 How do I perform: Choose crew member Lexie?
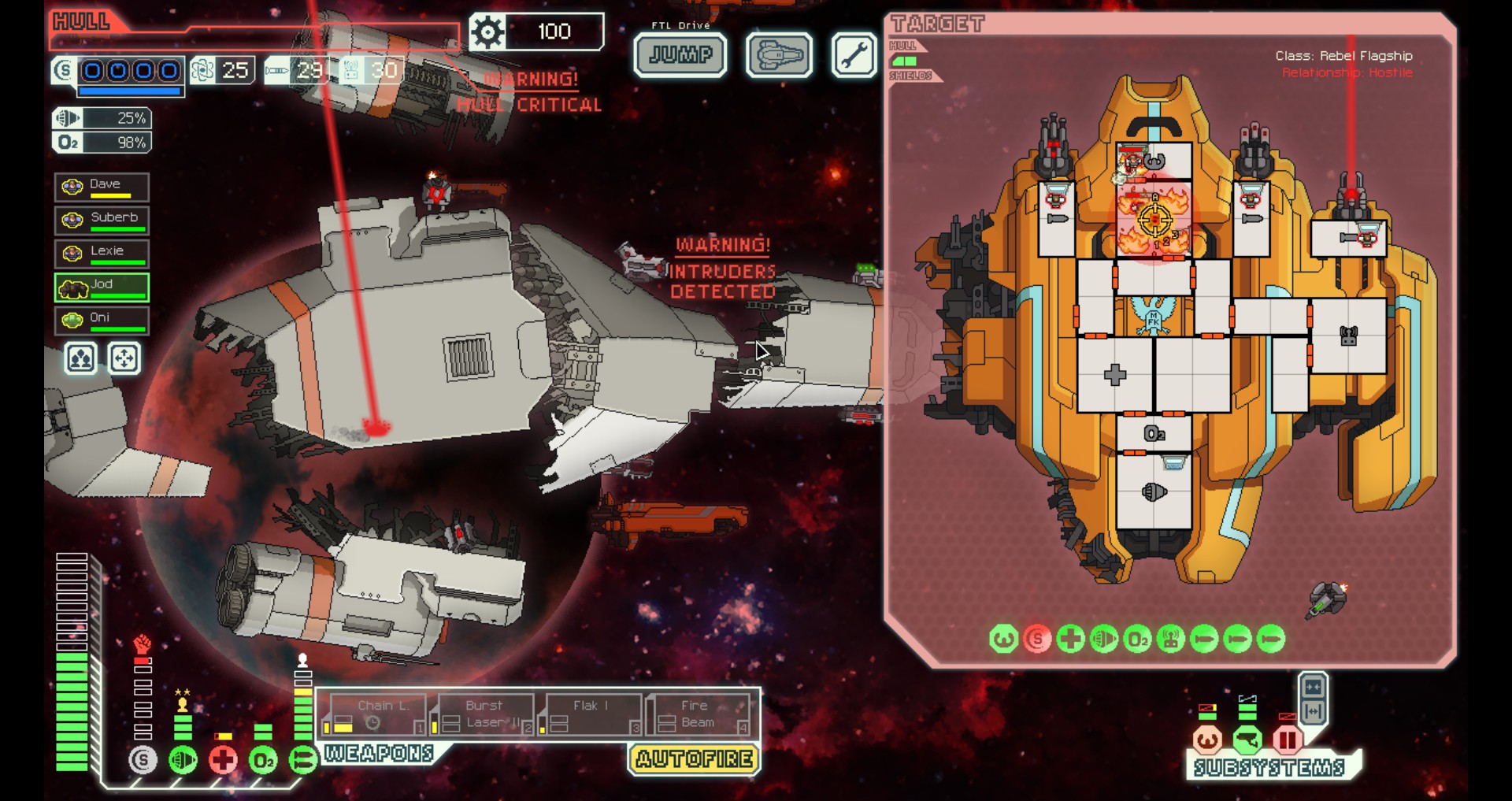click(x=102, y=253)
